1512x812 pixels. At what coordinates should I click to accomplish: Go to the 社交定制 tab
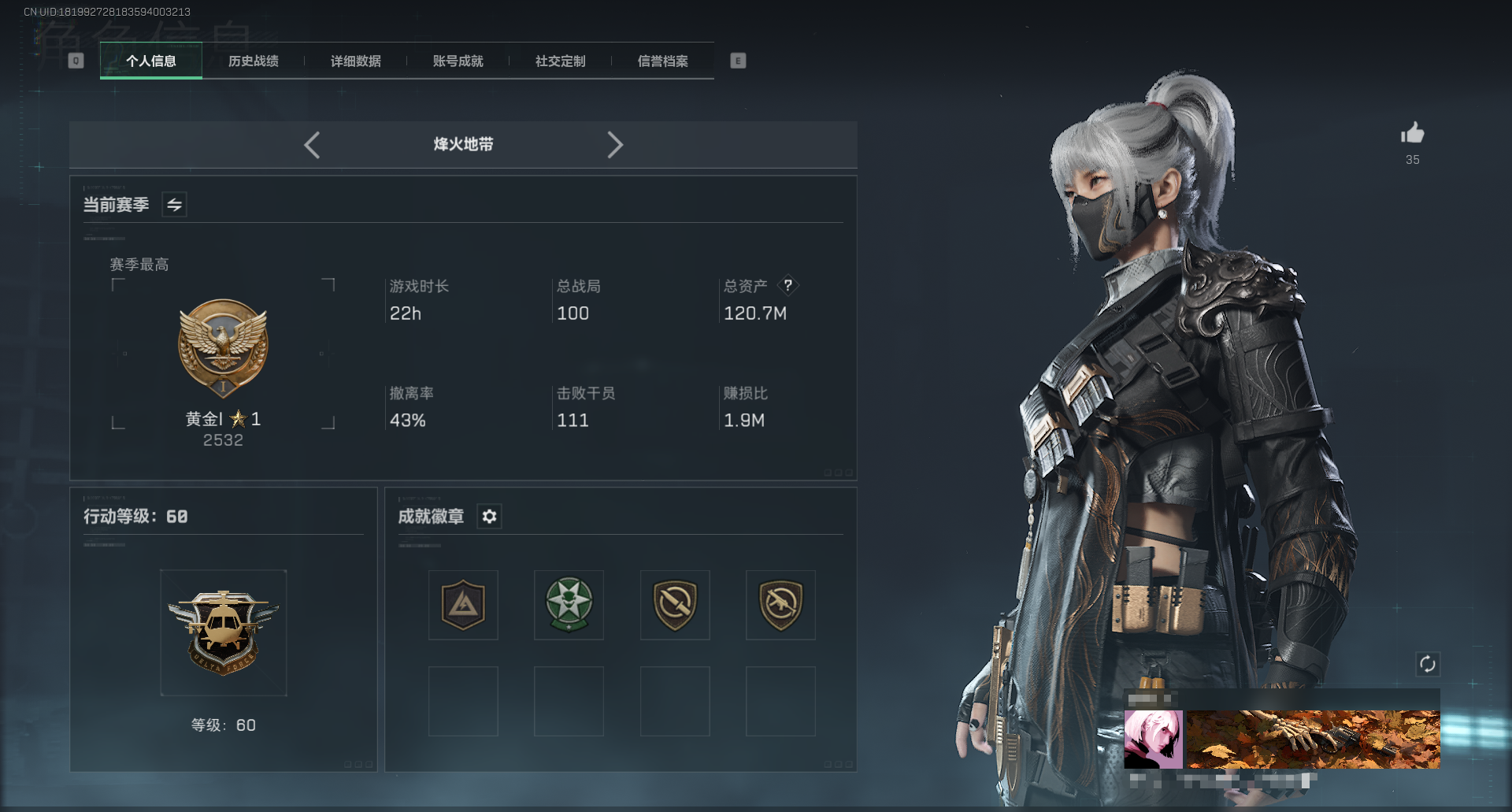pos(561,61)
